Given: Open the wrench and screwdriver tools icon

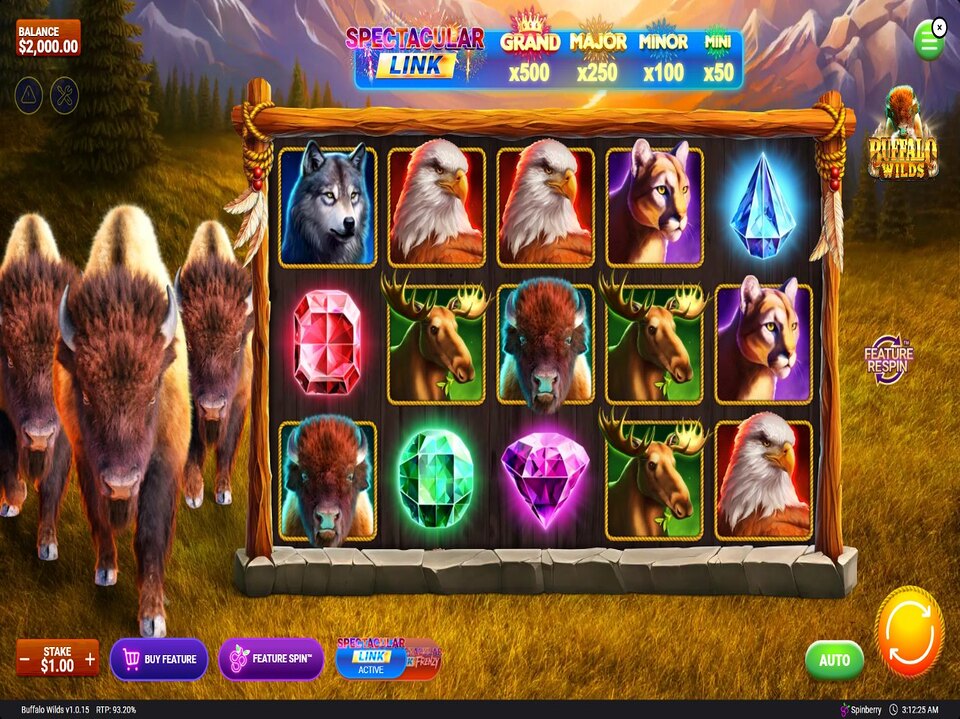Looking at the screenshot, I should click(63, 95).
